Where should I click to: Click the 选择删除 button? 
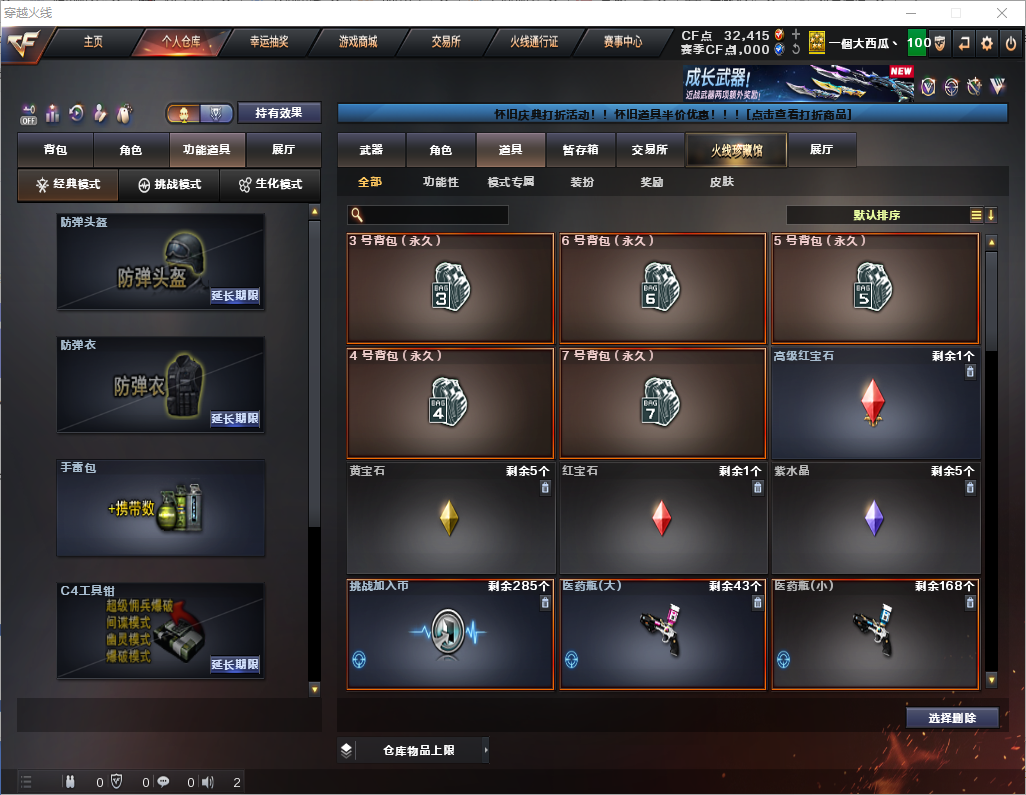952,718
